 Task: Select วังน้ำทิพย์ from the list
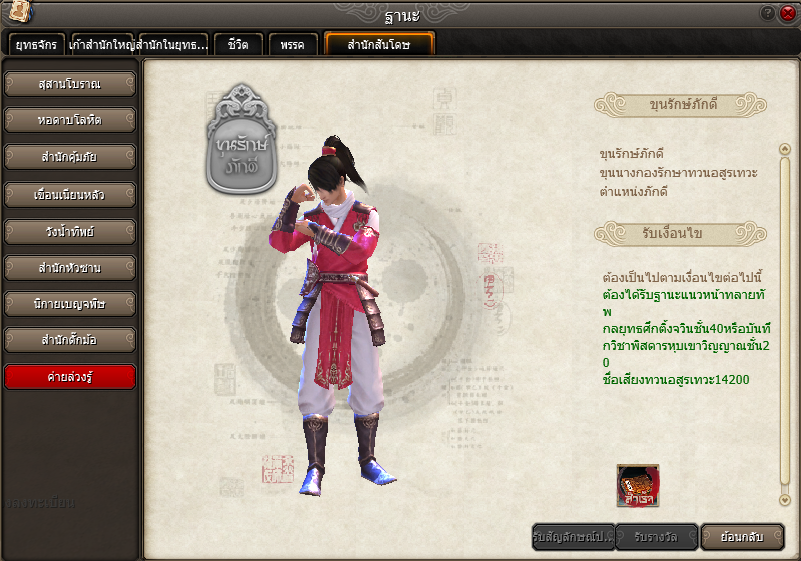click(70, 231)
